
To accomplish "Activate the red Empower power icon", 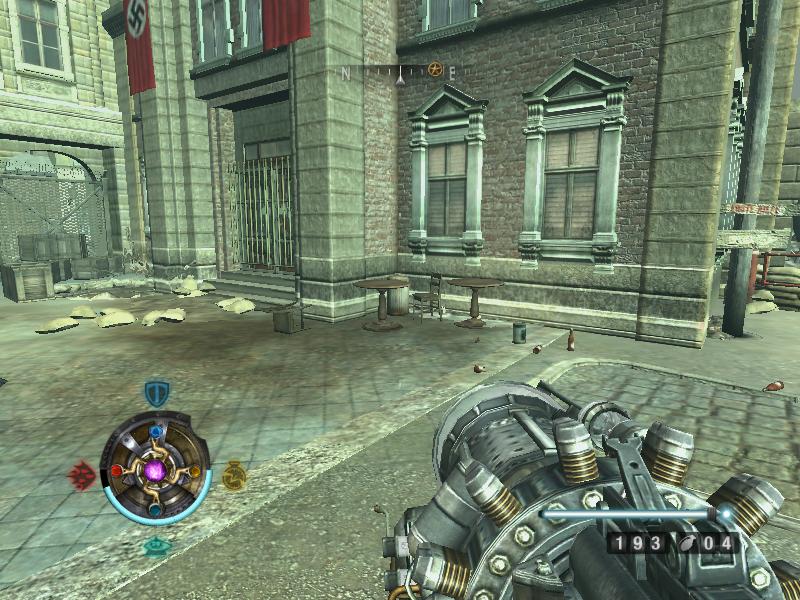I will tap(81, 474).
